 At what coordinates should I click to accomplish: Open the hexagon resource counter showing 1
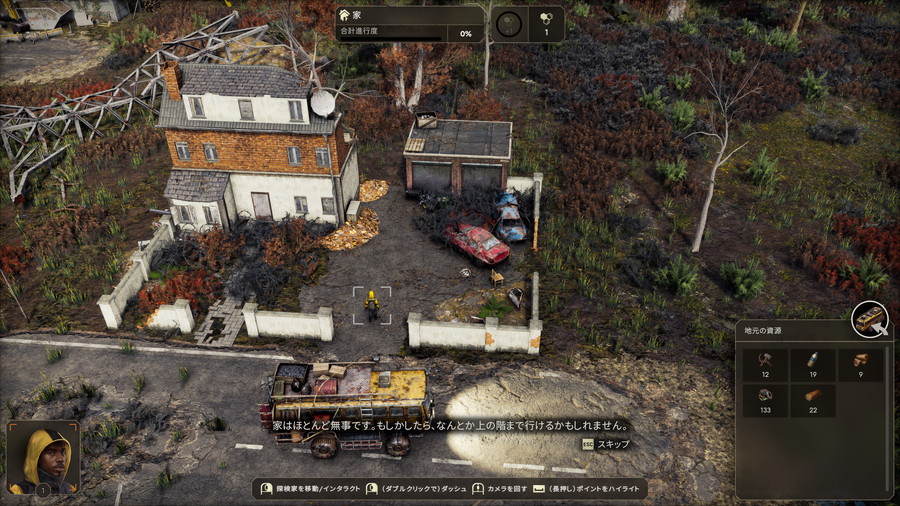click(545, 24)
